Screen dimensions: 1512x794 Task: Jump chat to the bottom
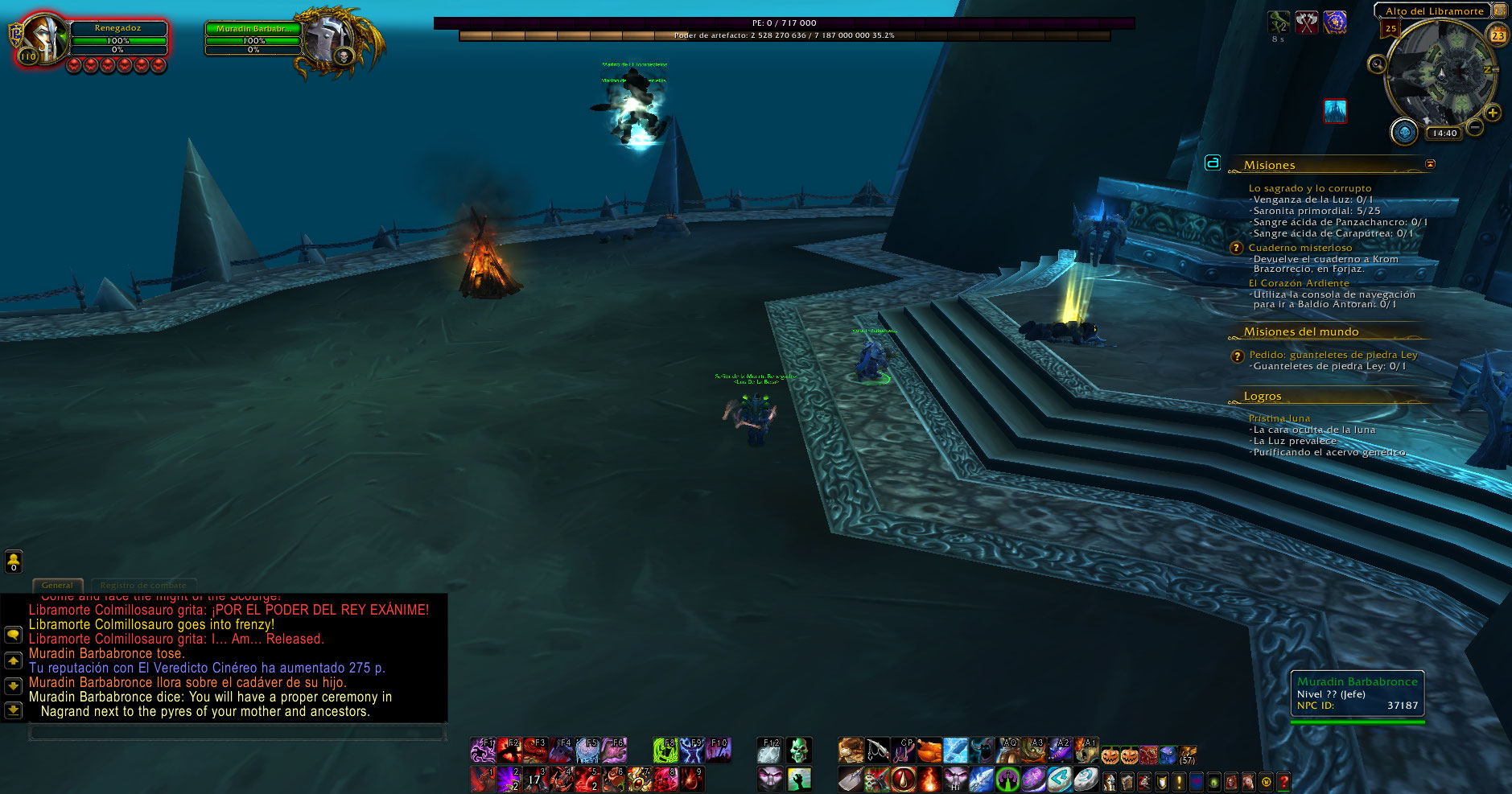pyautogui.click(x=14, y=711)
